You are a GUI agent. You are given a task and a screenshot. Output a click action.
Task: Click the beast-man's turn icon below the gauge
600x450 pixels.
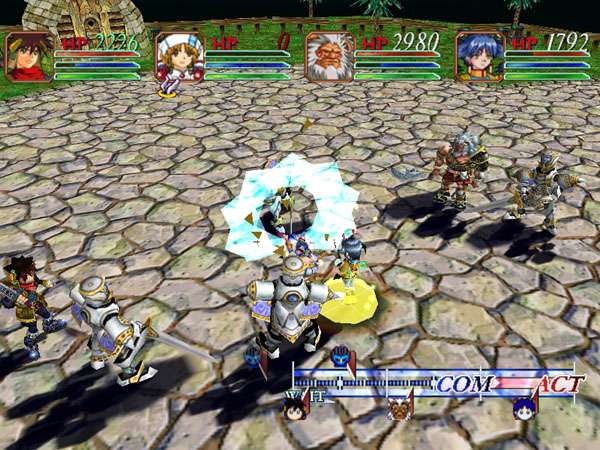pos(400,407)
